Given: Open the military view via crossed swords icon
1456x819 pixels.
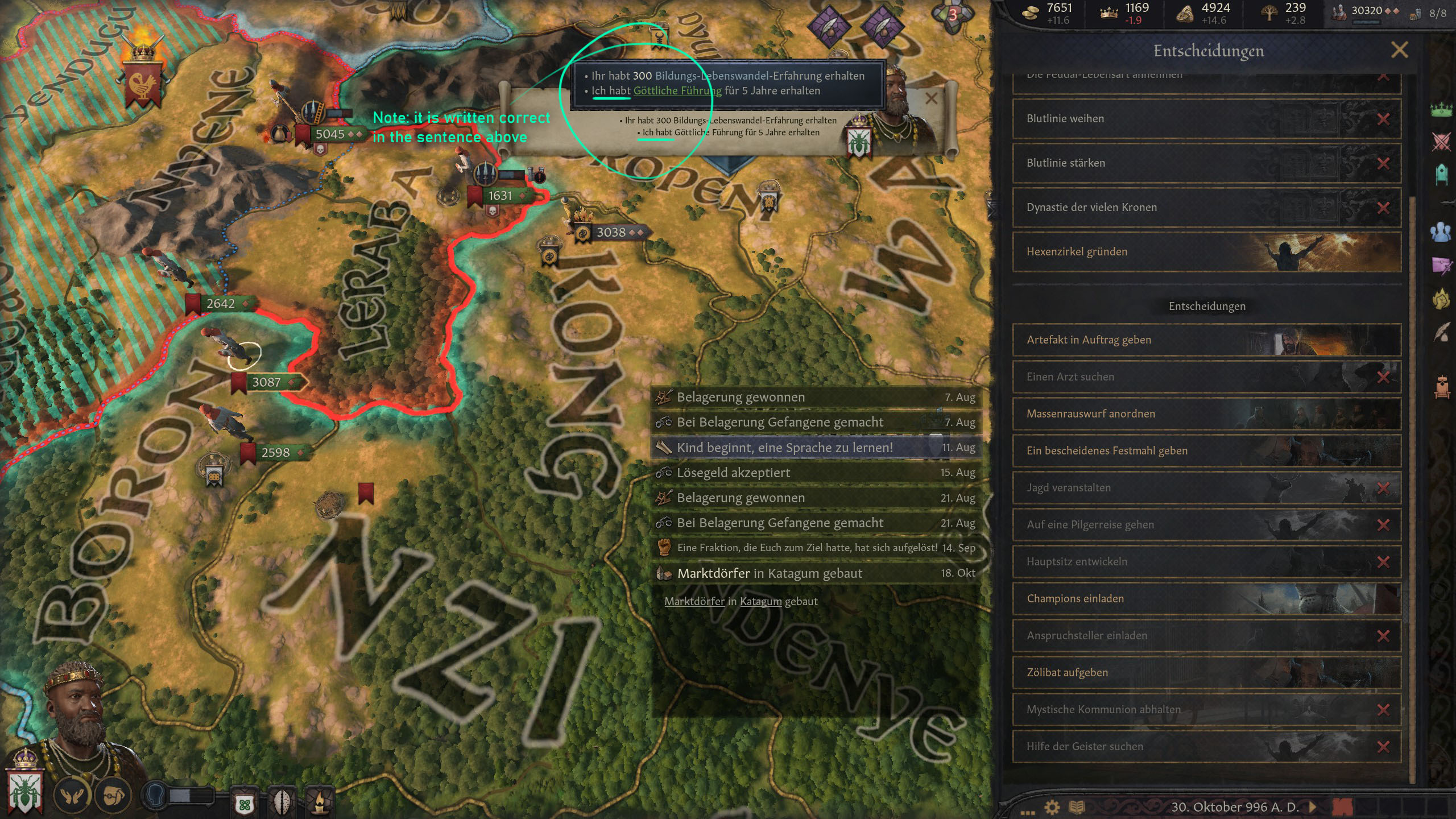Looking at the screenshot, I should (x=1442, y=140).
